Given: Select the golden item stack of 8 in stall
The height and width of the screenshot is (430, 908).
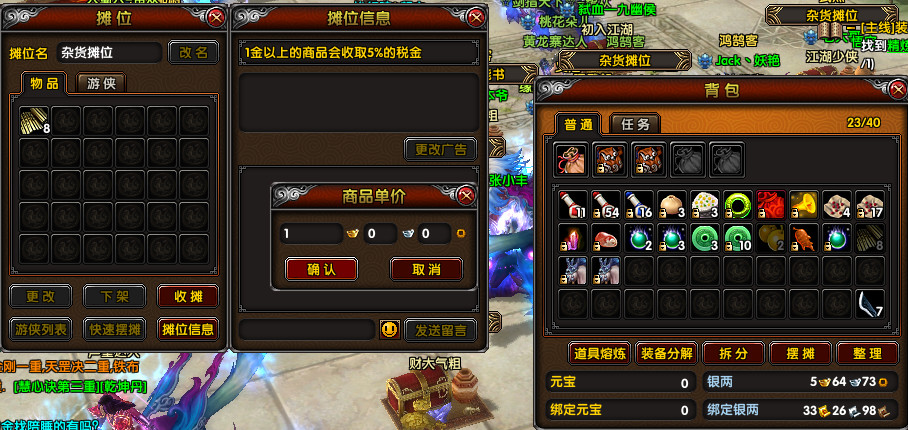Looking at the screenshot, I should click(x=35, y=121).
